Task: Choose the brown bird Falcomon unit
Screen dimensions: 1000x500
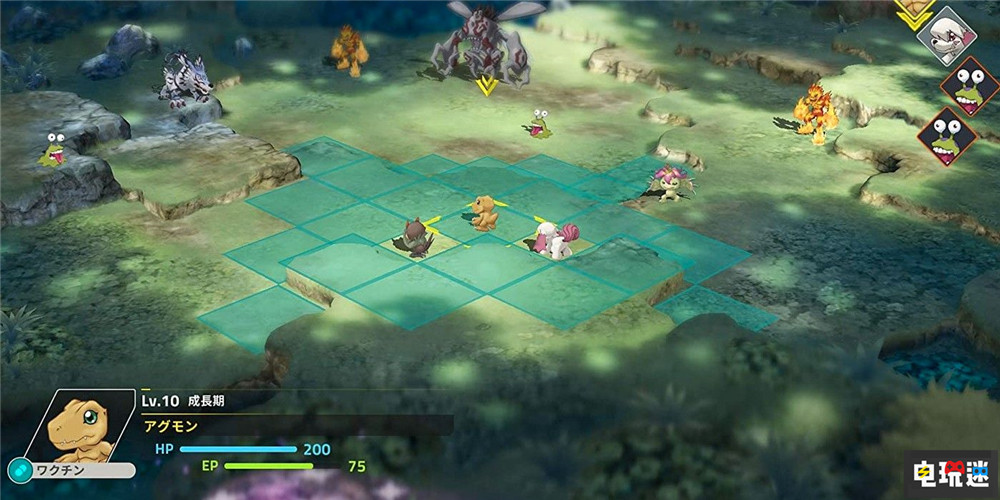Action: 413,238
